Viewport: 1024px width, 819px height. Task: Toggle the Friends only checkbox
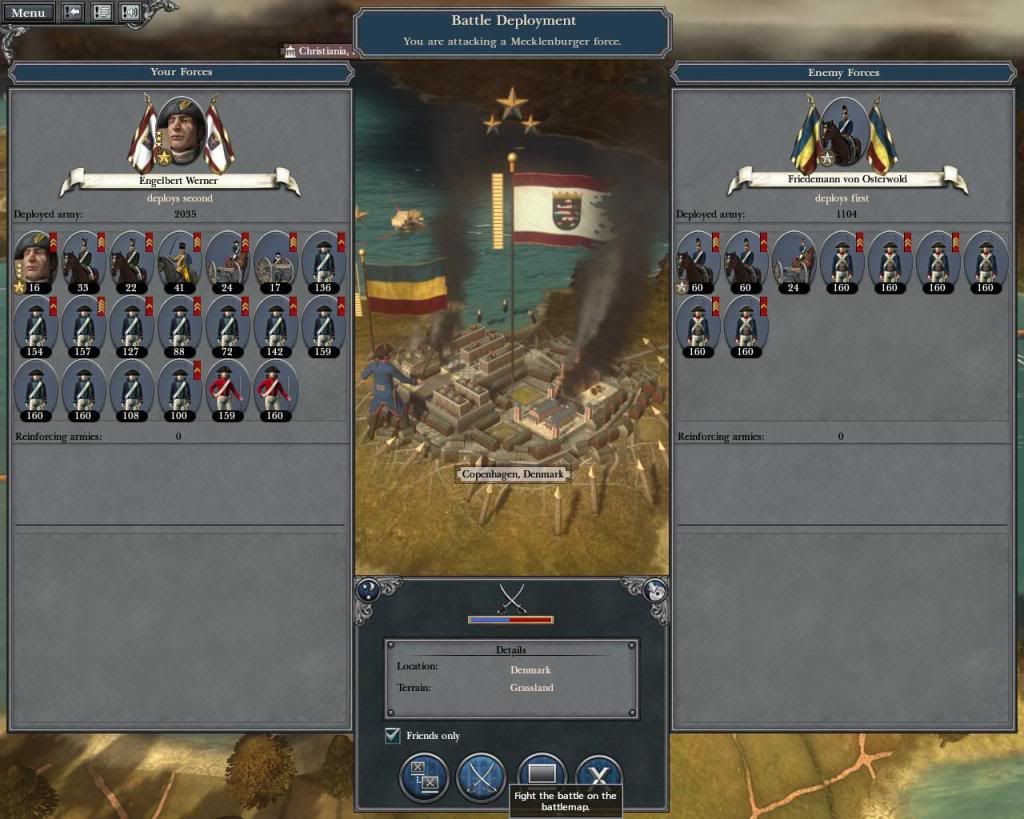click(393, 736)
